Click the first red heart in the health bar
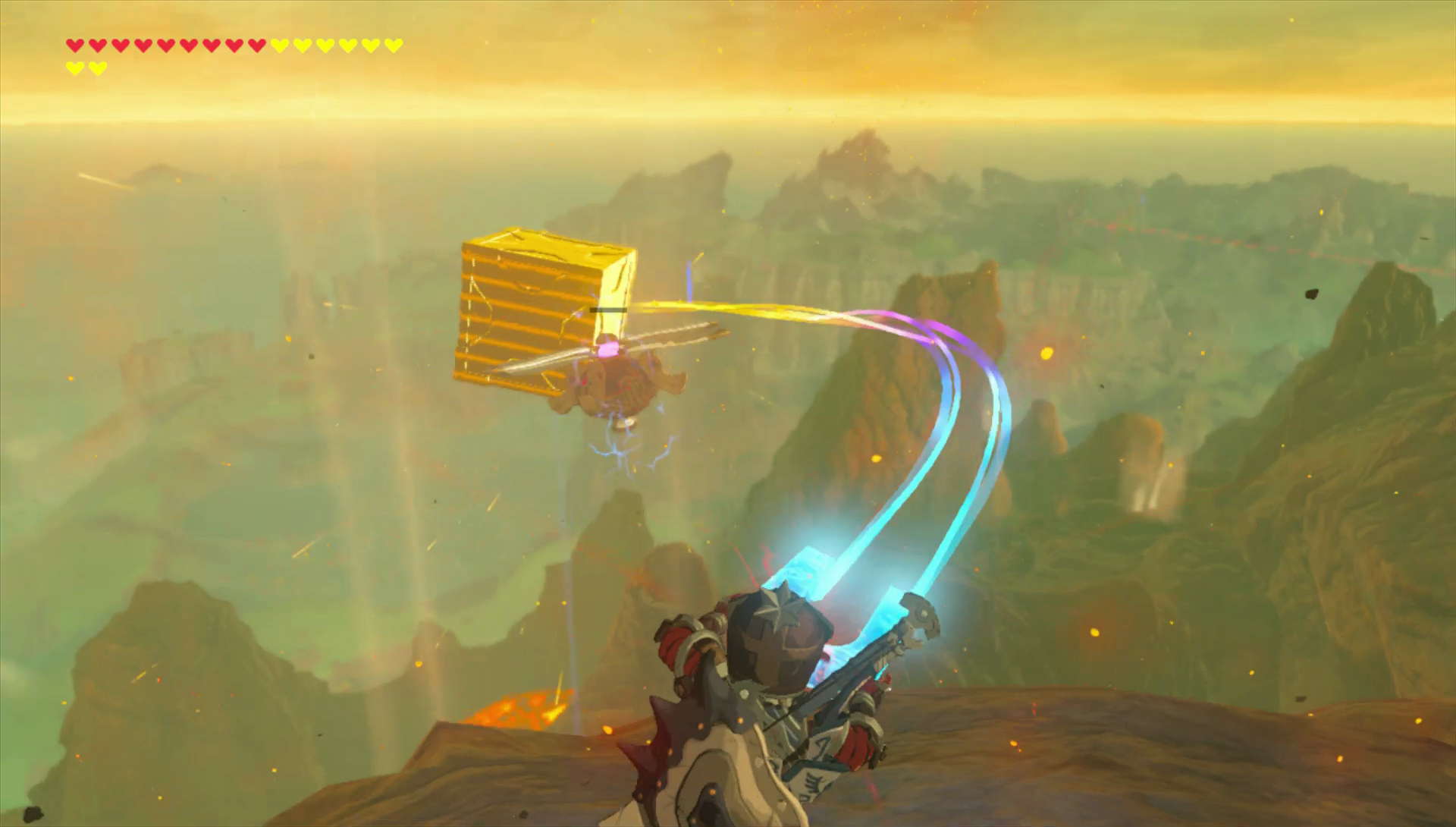 [x=74, y=47]
